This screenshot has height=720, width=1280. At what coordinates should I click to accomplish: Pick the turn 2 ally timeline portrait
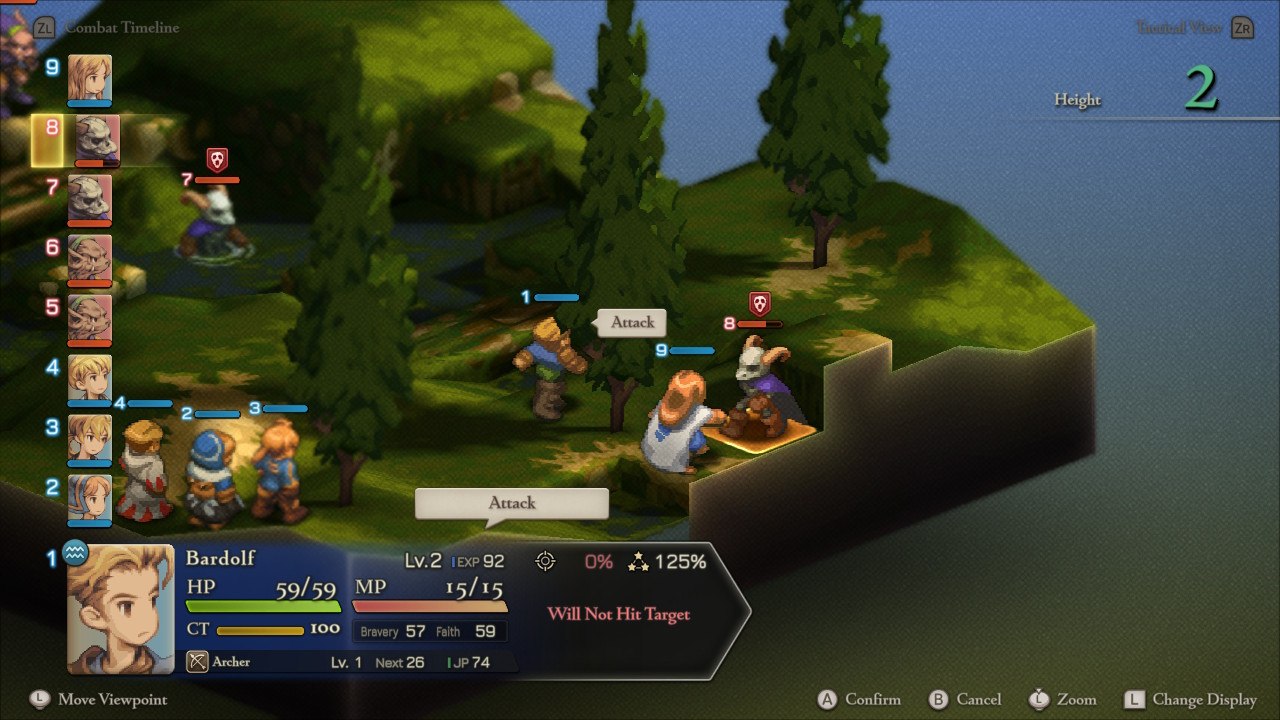90,499
